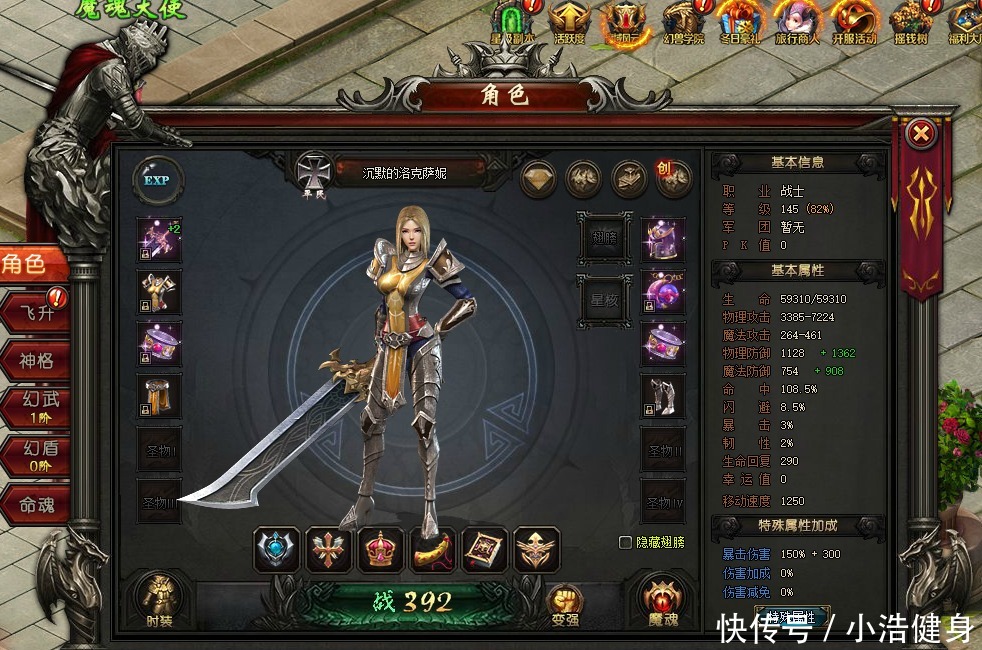982x650 pixels.
Task: Select the equipped chest armor slot
Action: click(160, 291)
